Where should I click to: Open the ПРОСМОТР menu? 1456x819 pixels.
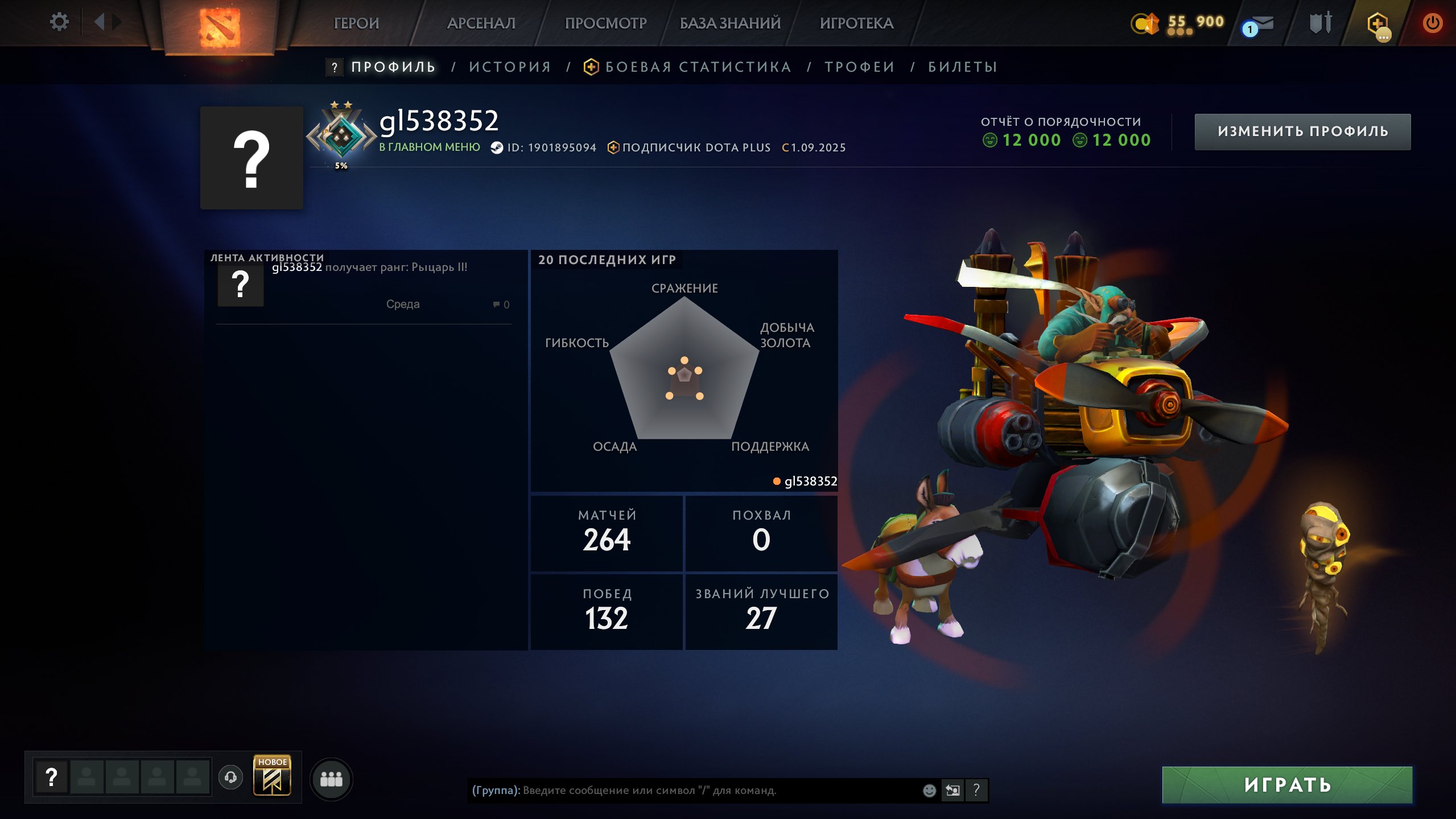pyautogui.click(x=605, y=23)
